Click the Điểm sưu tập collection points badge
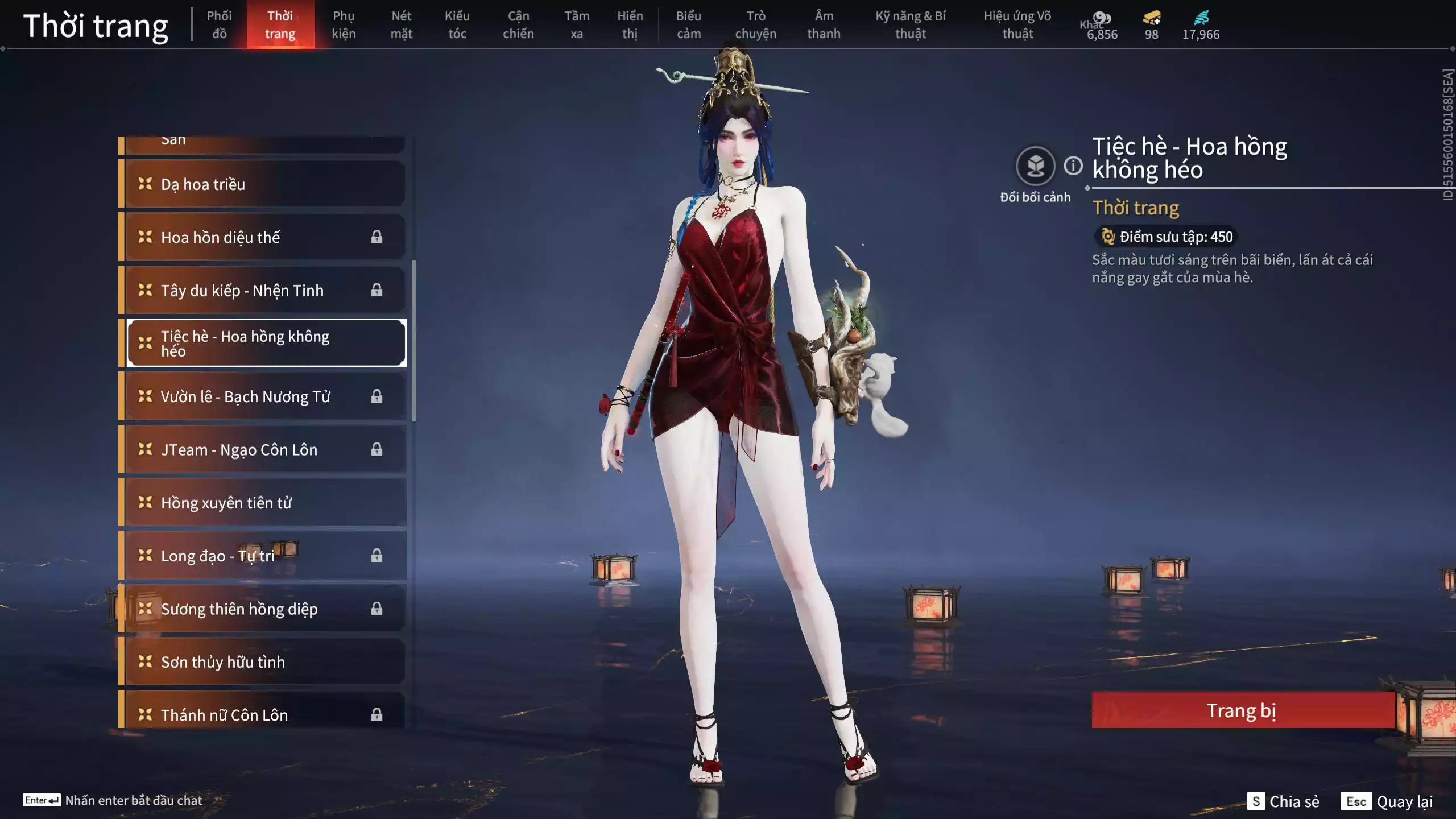This screenshot has width=1456, height=819. [1165, 237]
